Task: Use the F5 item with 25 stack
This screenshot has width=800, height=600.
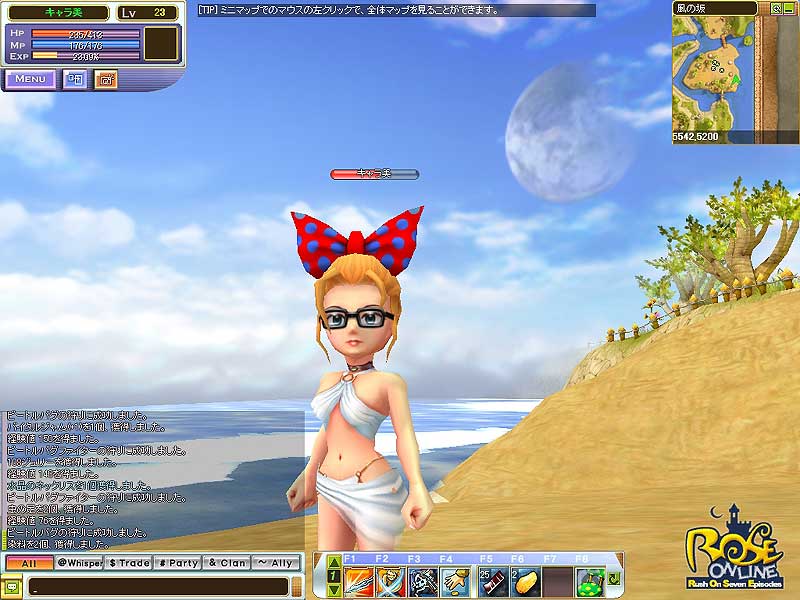Action: click(x=493, y=581)
